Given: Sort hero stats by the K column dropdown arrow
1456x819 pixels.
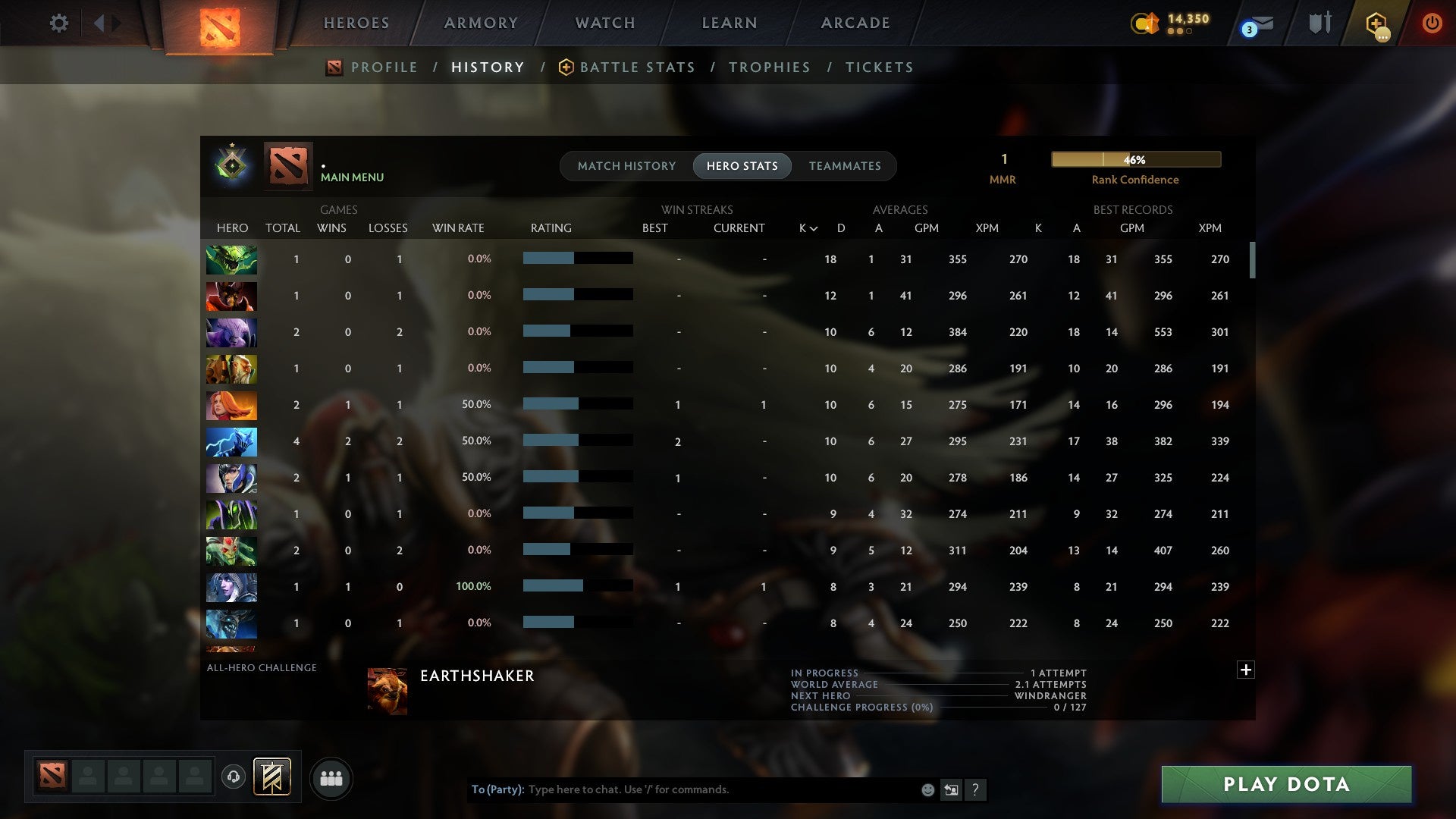Looking at the screenshot, I should (x=814, y=227).
